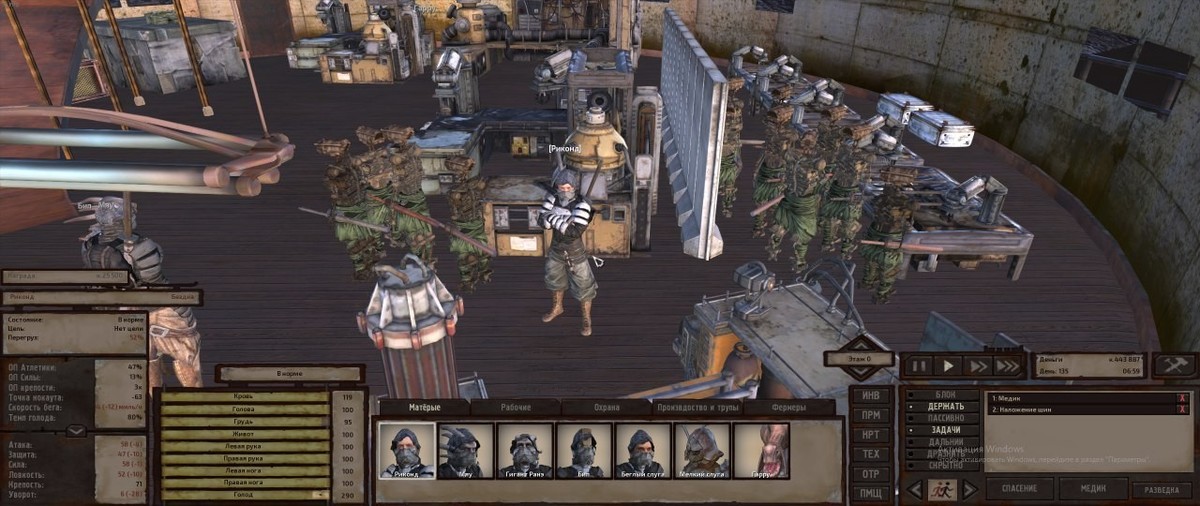Show the Фермеры squad tab

(789, 408)
